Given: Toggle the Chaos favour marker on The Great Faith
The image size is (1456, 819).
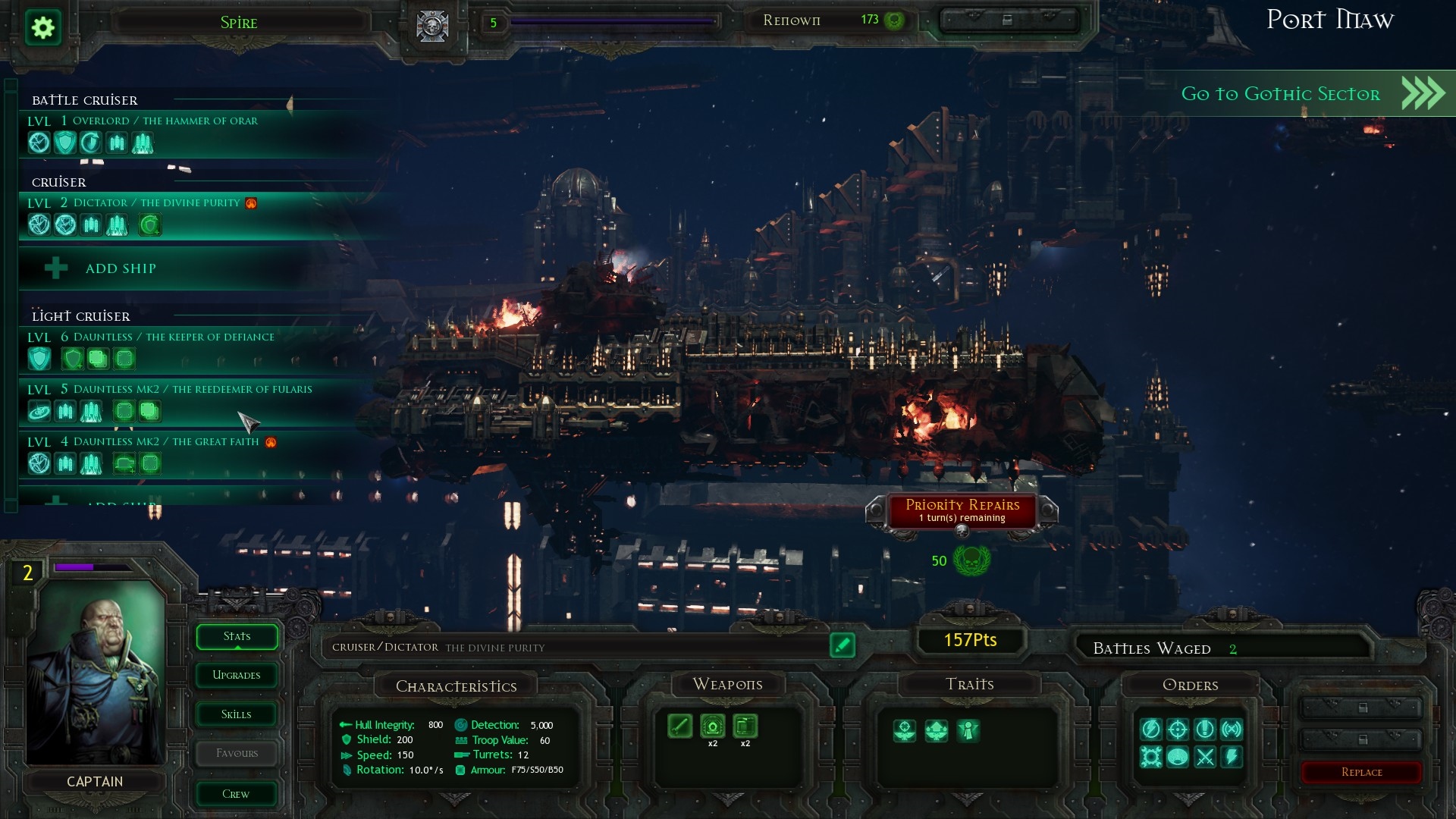Looking at the screenshot, I should (x=269, y=444).
